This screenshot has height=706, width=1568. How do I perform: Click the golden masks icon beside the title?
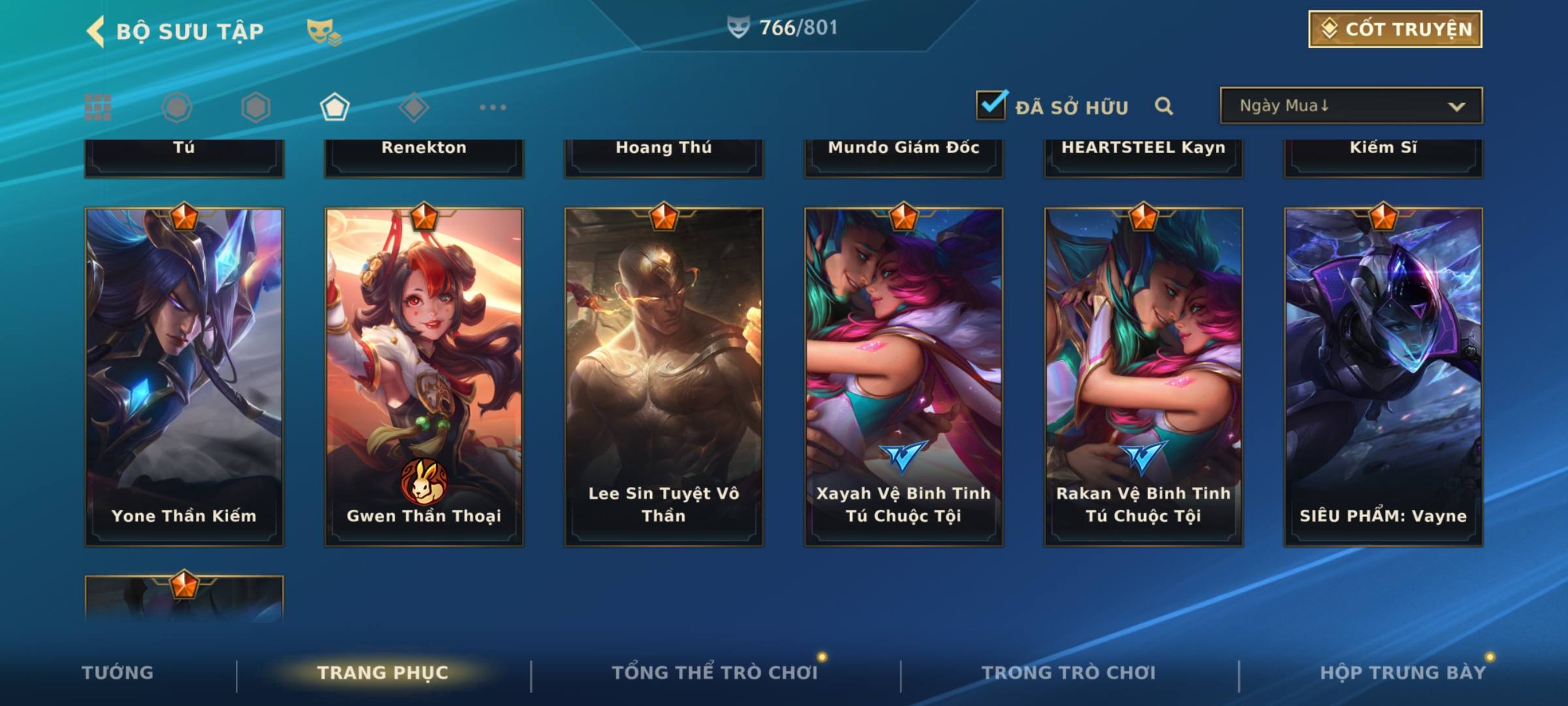(323, 31)
